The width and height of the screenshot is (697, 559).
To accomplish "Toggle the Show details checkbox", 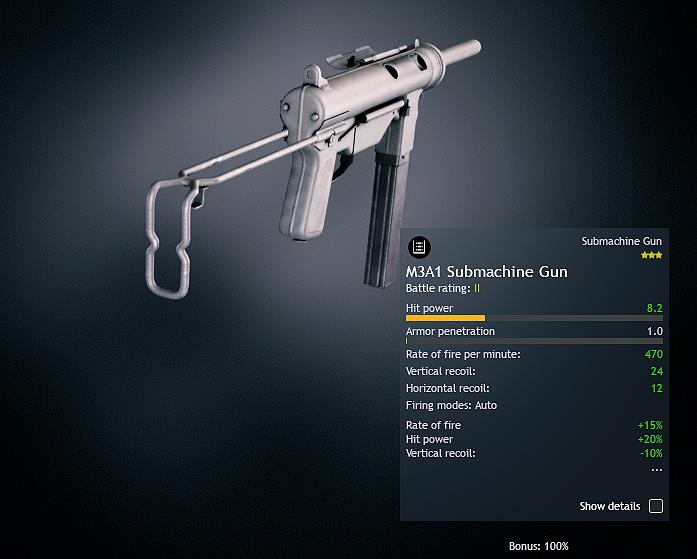I will (656, 506).
